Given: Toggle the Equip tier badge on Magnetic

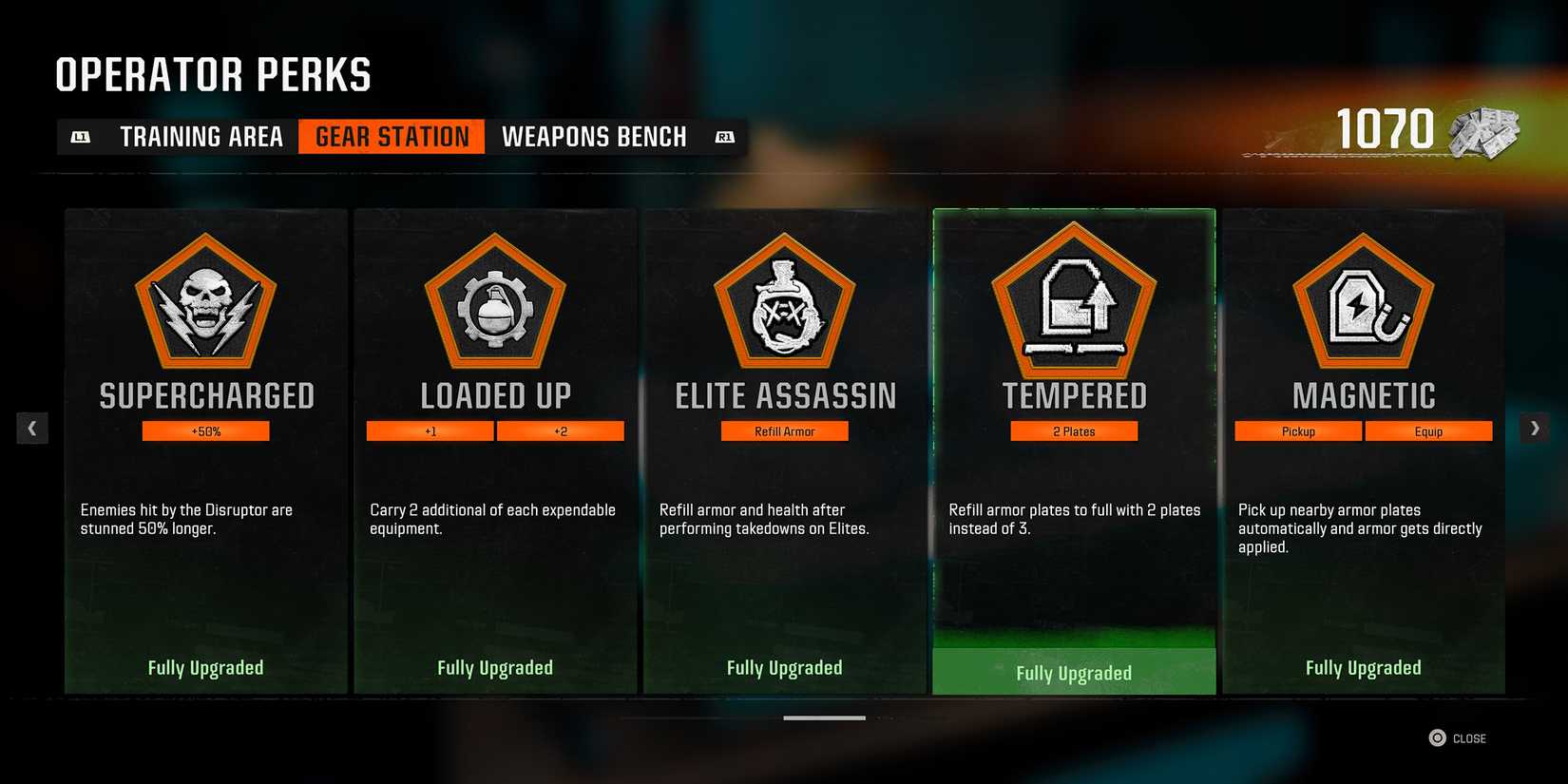Looking at the screenshot, I should point(1428,430).
